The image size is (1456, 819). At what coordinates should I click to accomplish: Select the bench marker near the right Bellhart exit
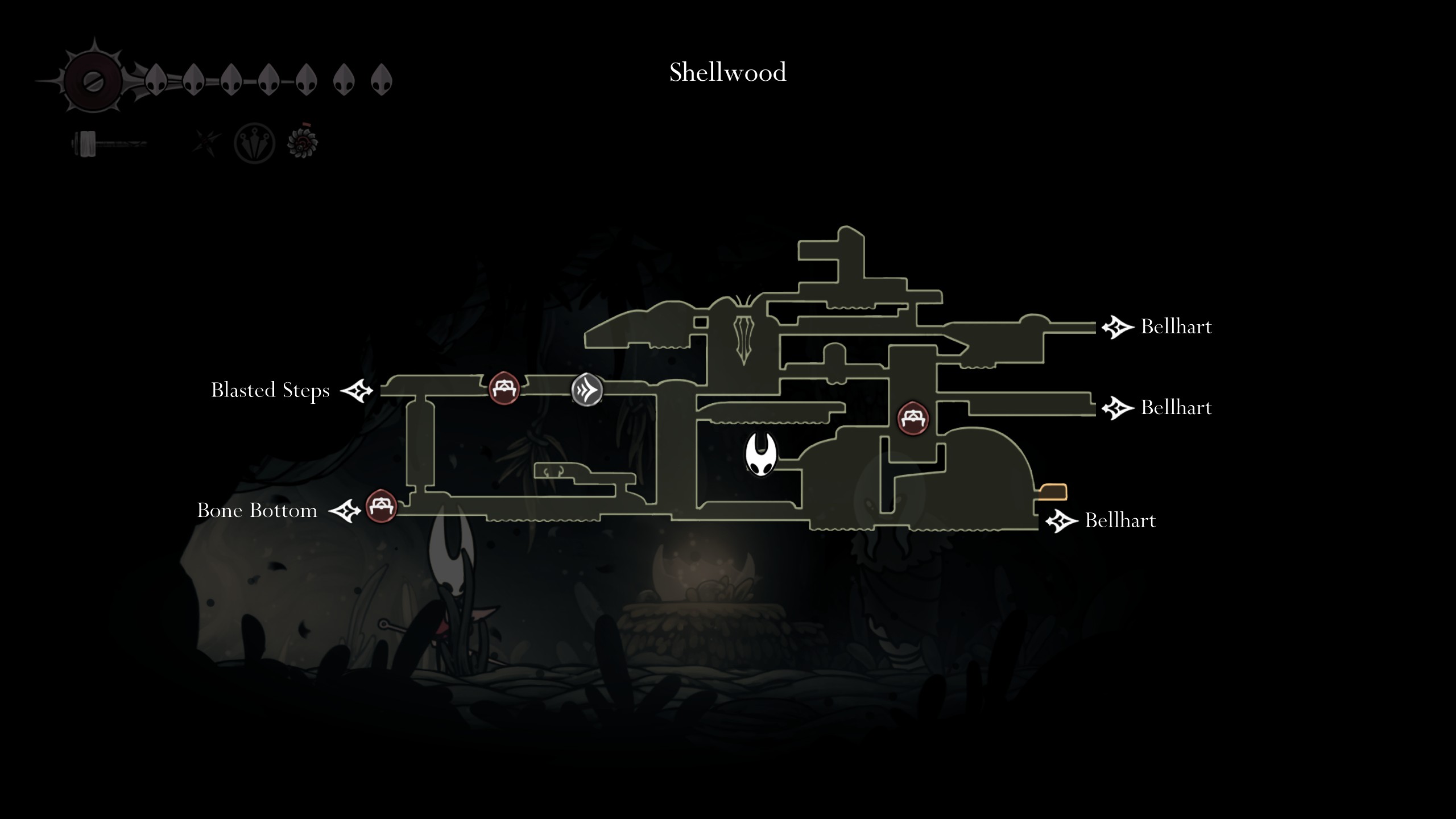coord(914,417)
